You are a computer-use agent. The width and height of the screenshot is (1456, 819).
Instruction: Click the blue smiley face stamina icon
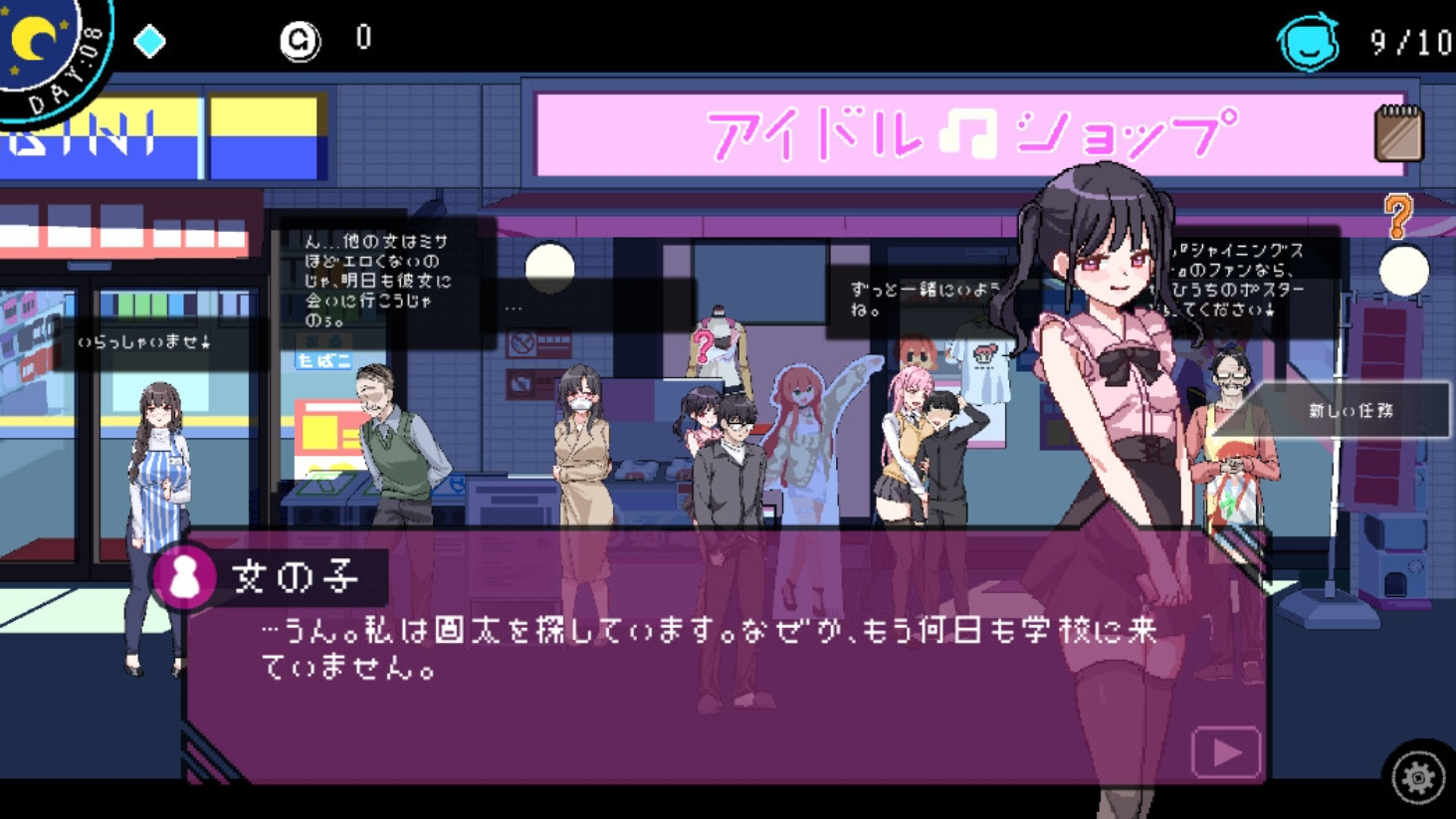pyautogui.click(x=1307, y=43)
